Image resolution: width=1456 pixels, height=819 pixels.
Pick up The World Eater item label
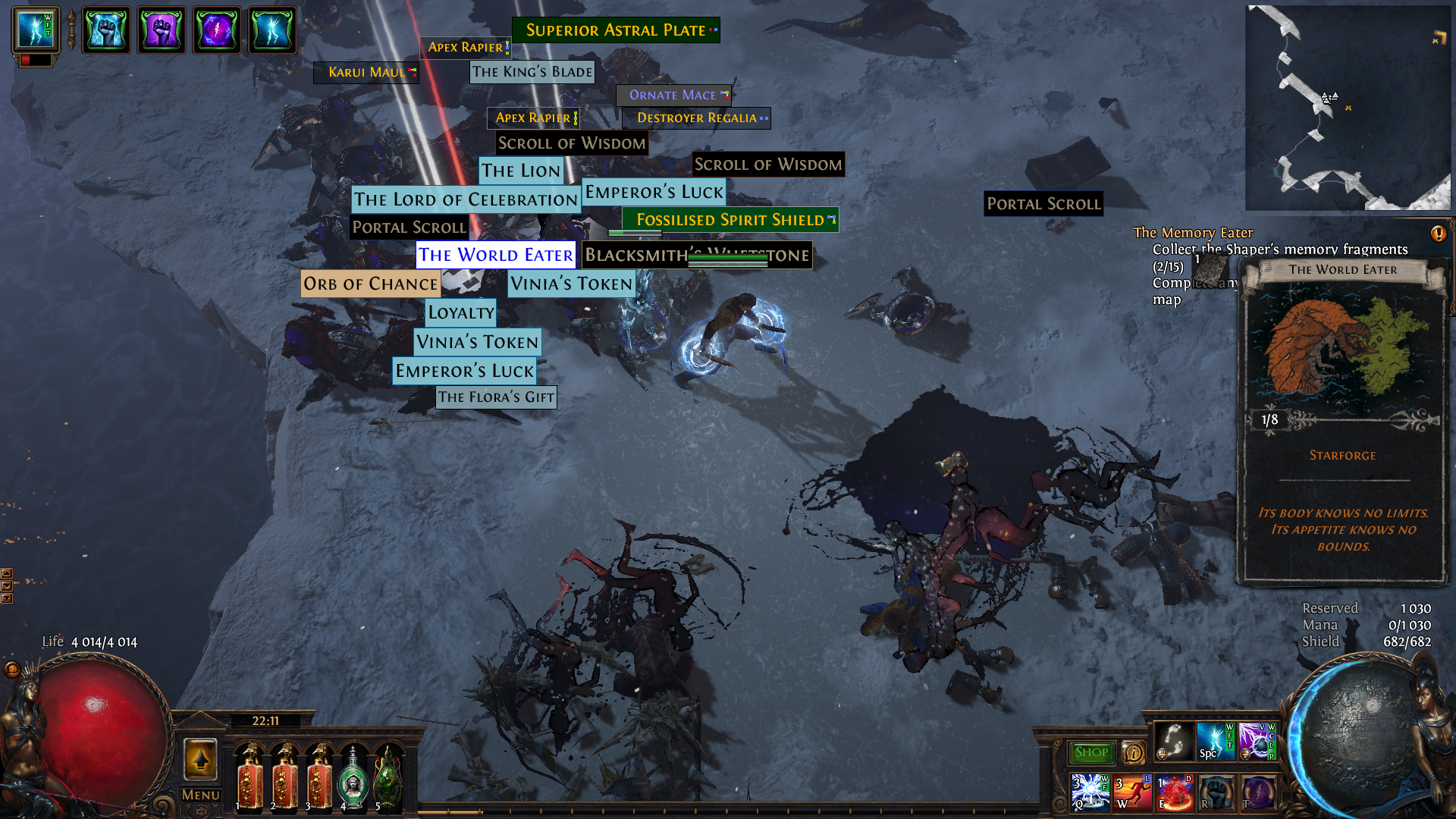(496, 255)
